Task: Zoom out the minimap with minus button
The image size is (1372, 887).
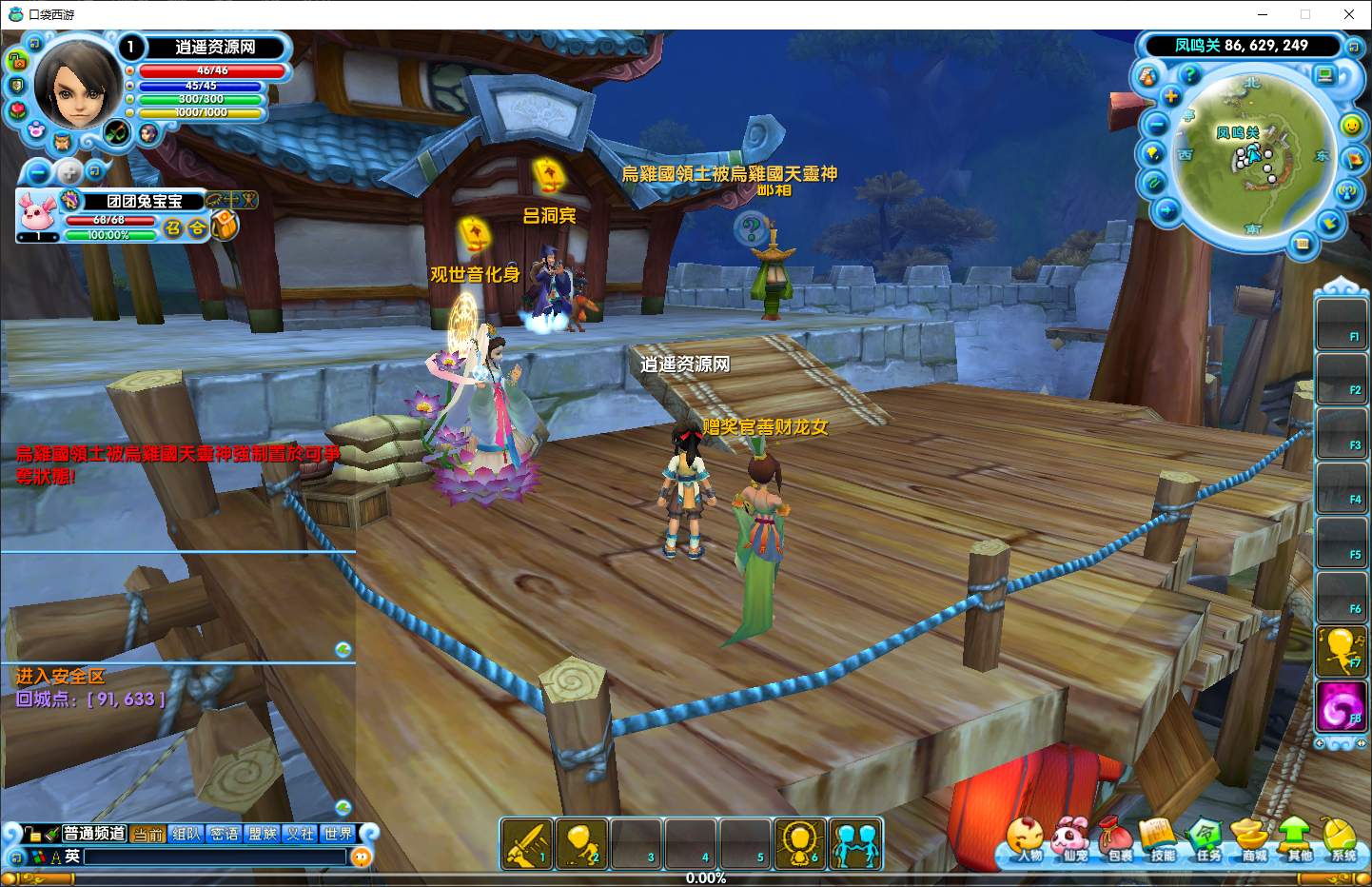Action: [x=1157, y=125]
